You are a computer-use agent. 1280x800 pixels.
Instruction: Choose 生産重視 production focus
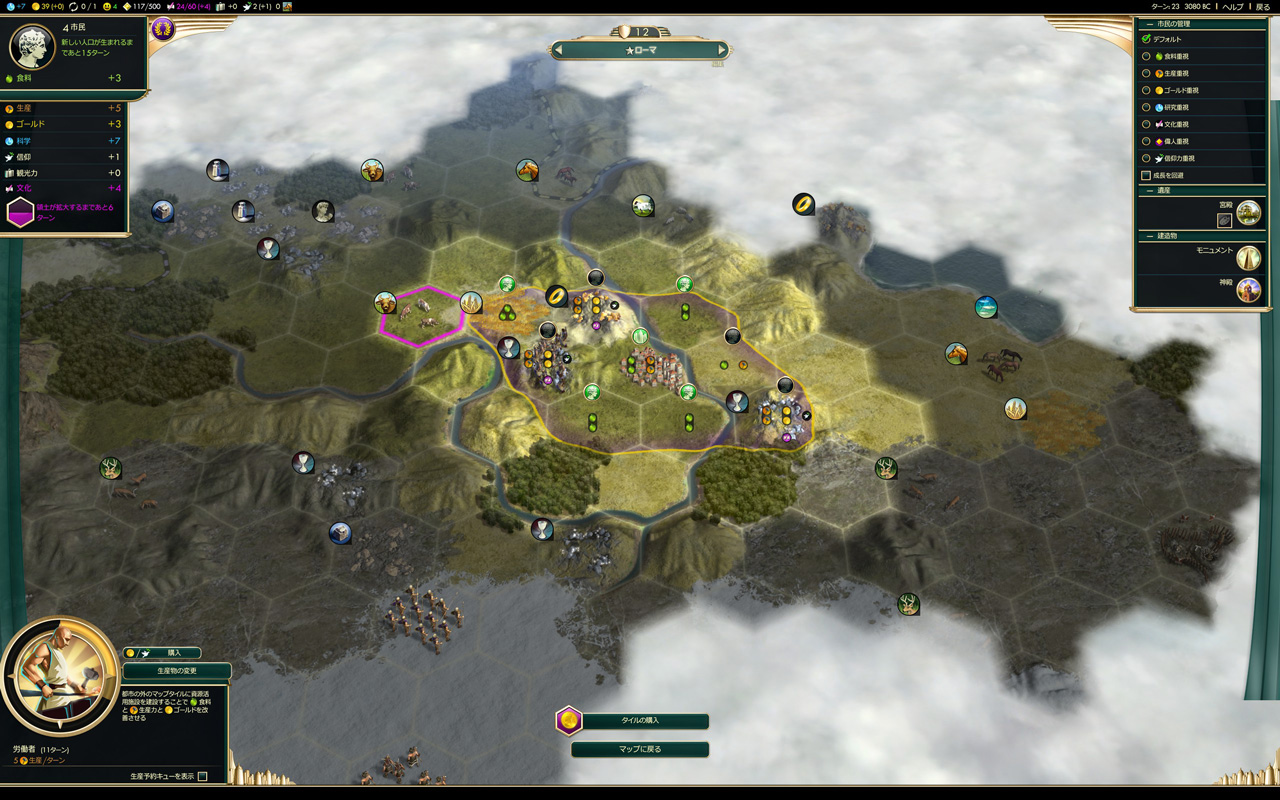1147,73
